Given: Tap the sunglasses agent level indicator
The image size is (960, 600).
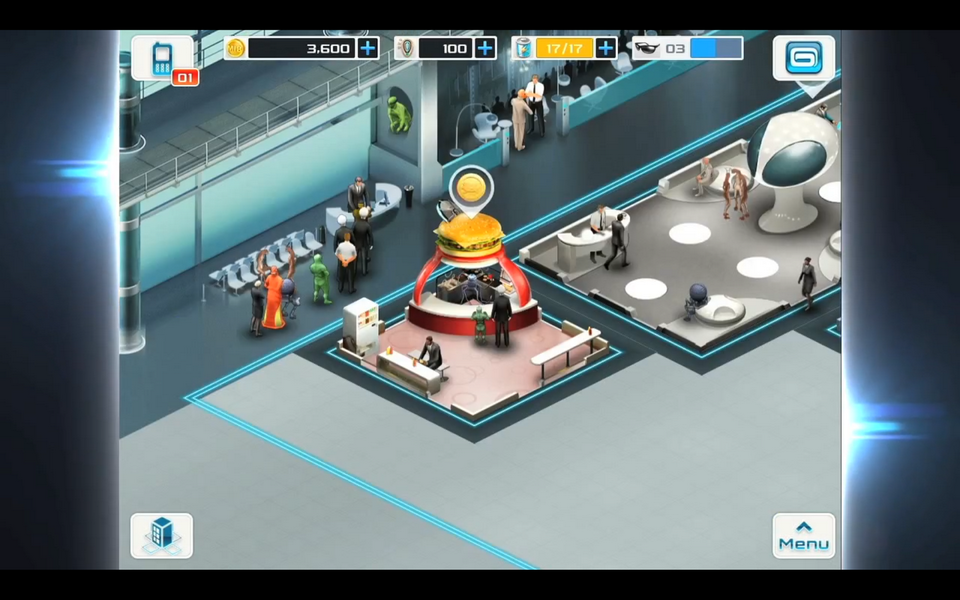Looking at the screenshot, I should [x=688, y=48].
